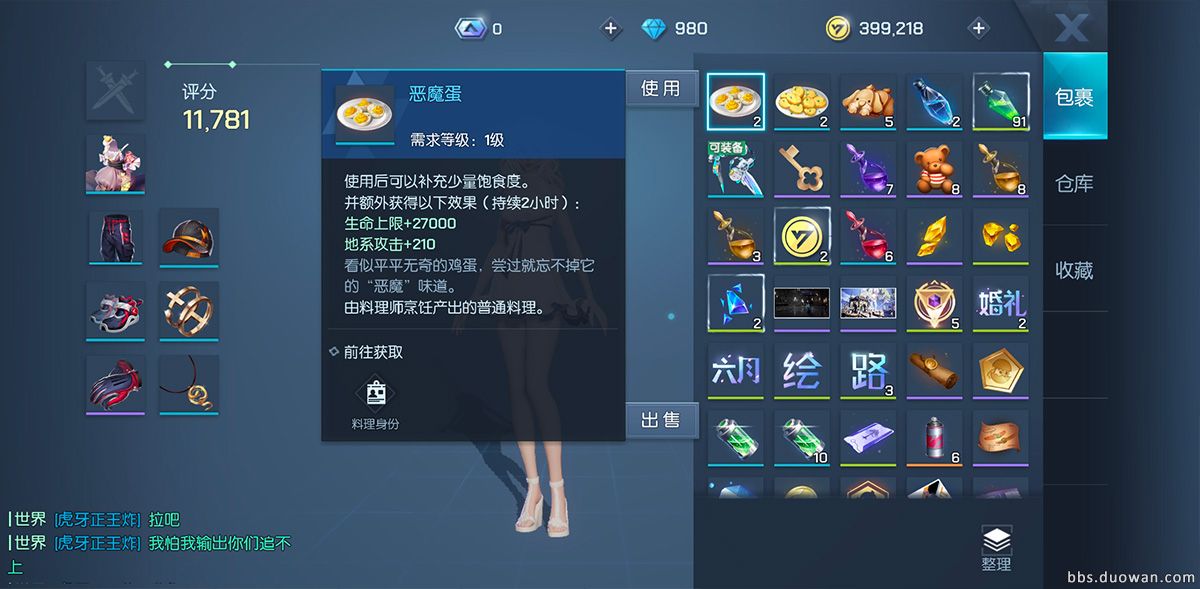The image size is (1200, 589).
Task: Select the equipped necklace slot
Action: pyautogui.click(x=188, y=384)
